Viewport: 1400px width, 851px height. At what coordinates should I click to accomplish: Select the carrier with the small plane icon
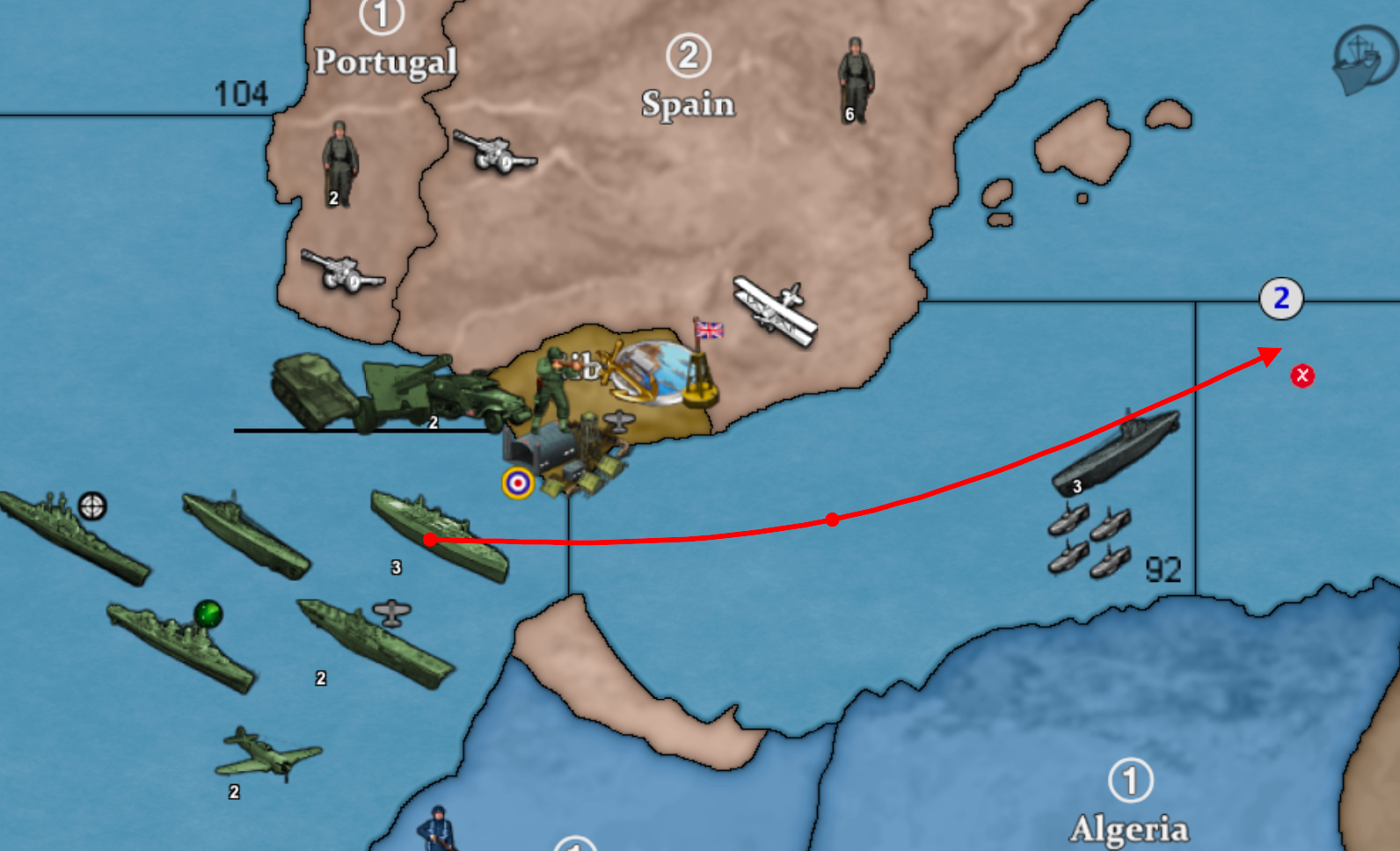376,642
